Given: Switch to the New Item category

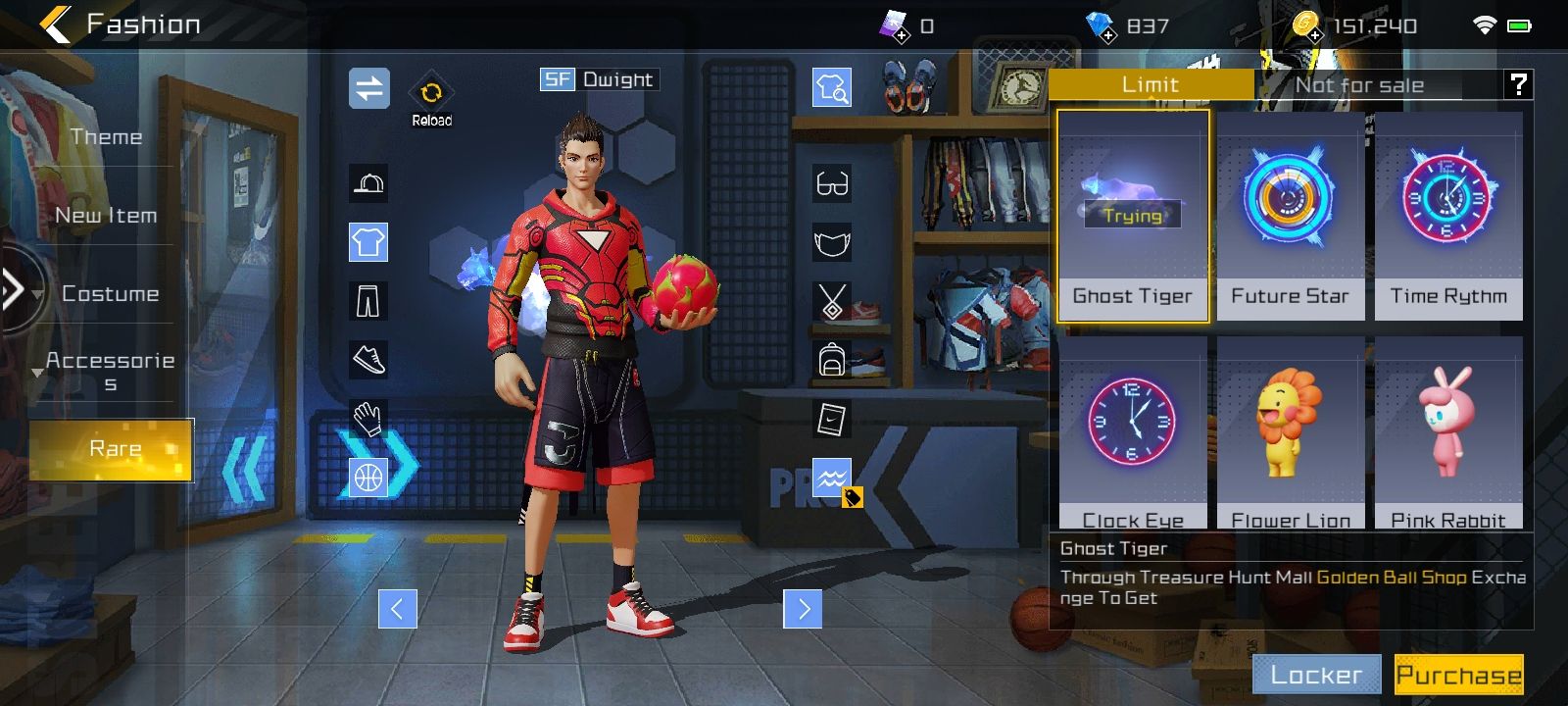Looking at the screenshot, I should click(x=106, y=216).
